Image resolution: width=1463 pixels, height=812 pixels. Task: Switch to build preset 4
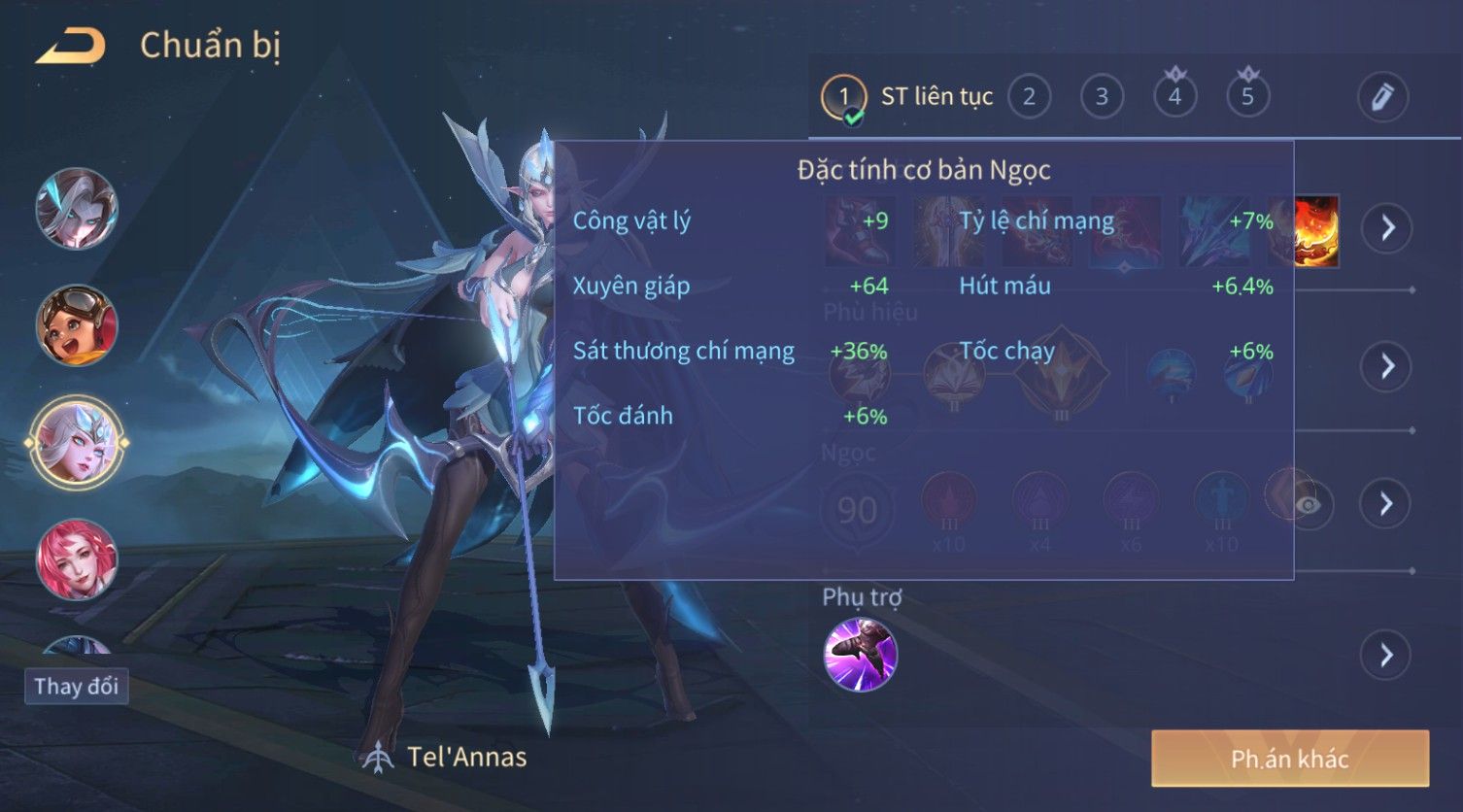point(1174,97)
